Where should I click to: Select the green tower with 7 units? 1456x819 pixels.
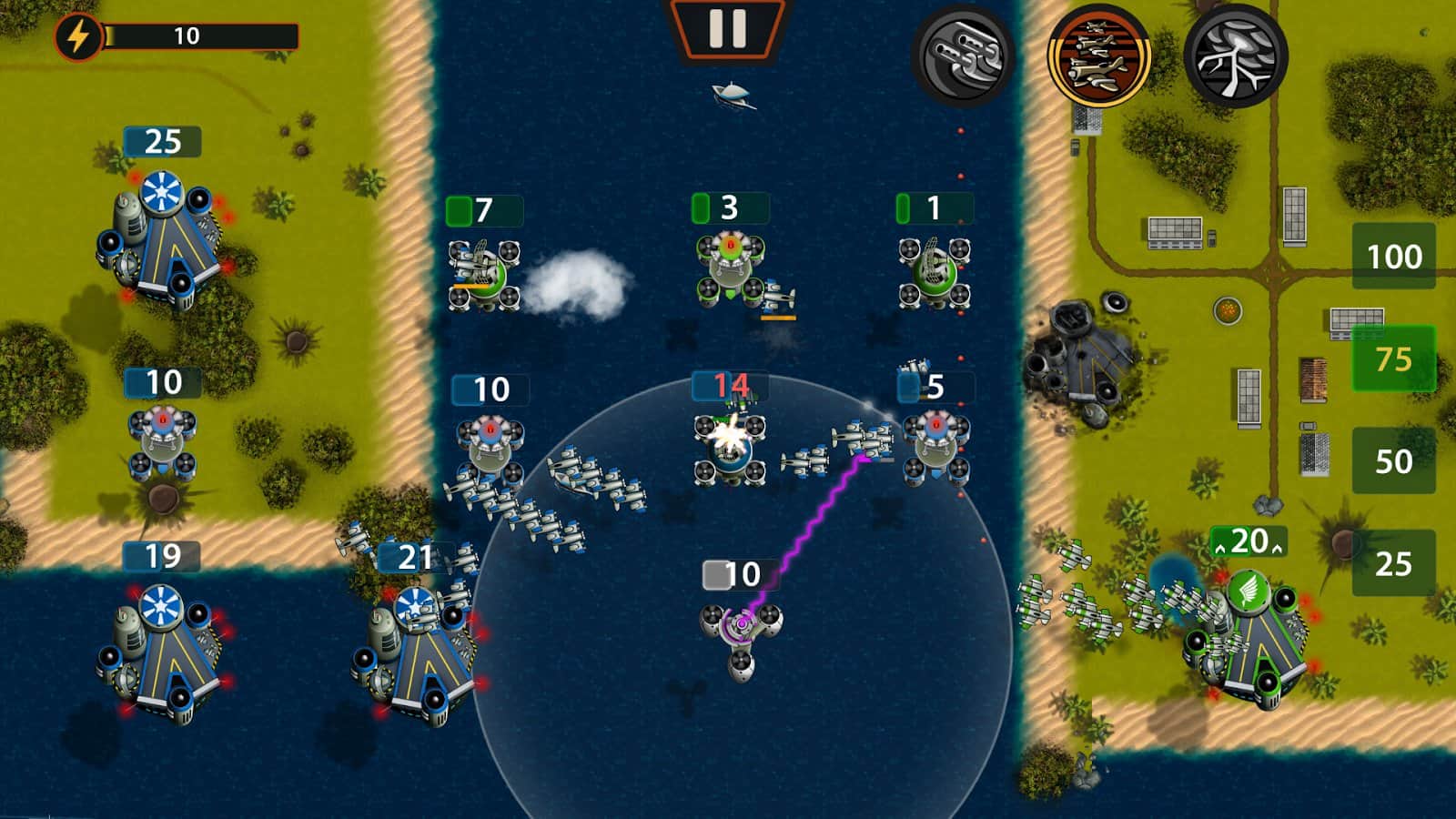tap(482, 272)
